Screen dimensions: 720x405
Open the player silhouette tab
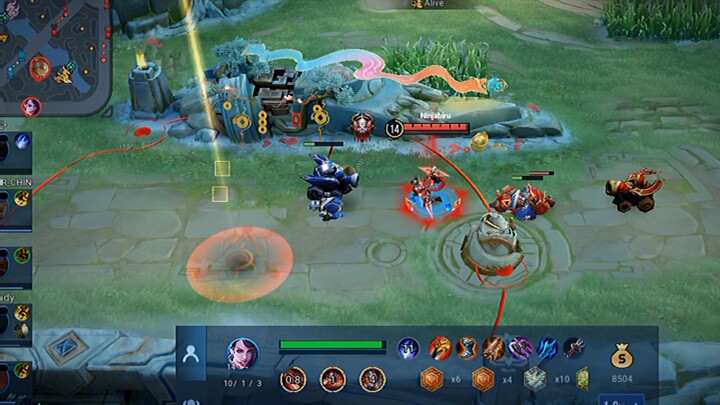191,353
